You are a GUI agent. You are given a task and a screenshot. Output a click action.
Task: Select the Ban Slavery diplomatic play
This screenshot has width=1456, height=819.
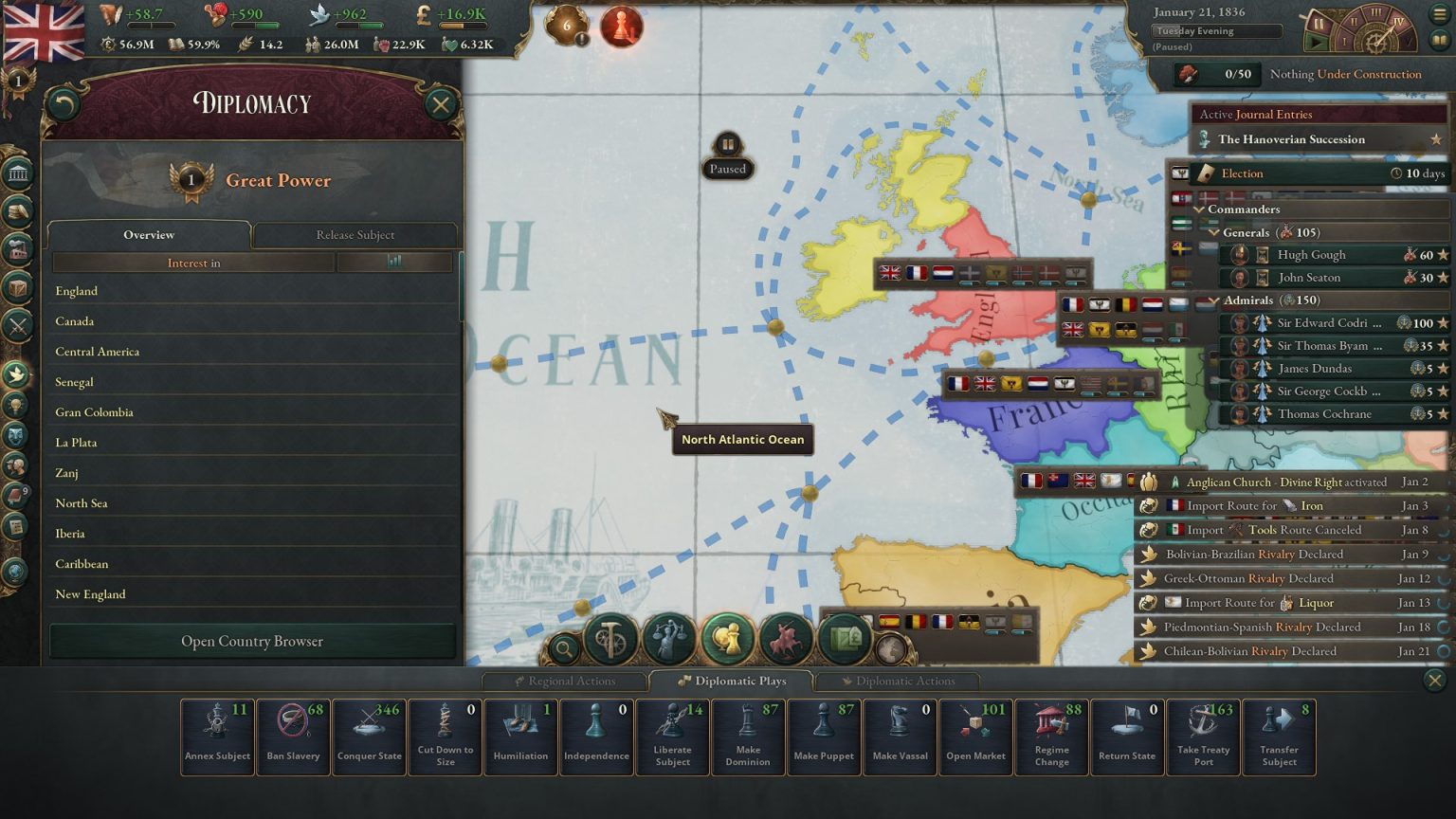pos(293,735)
